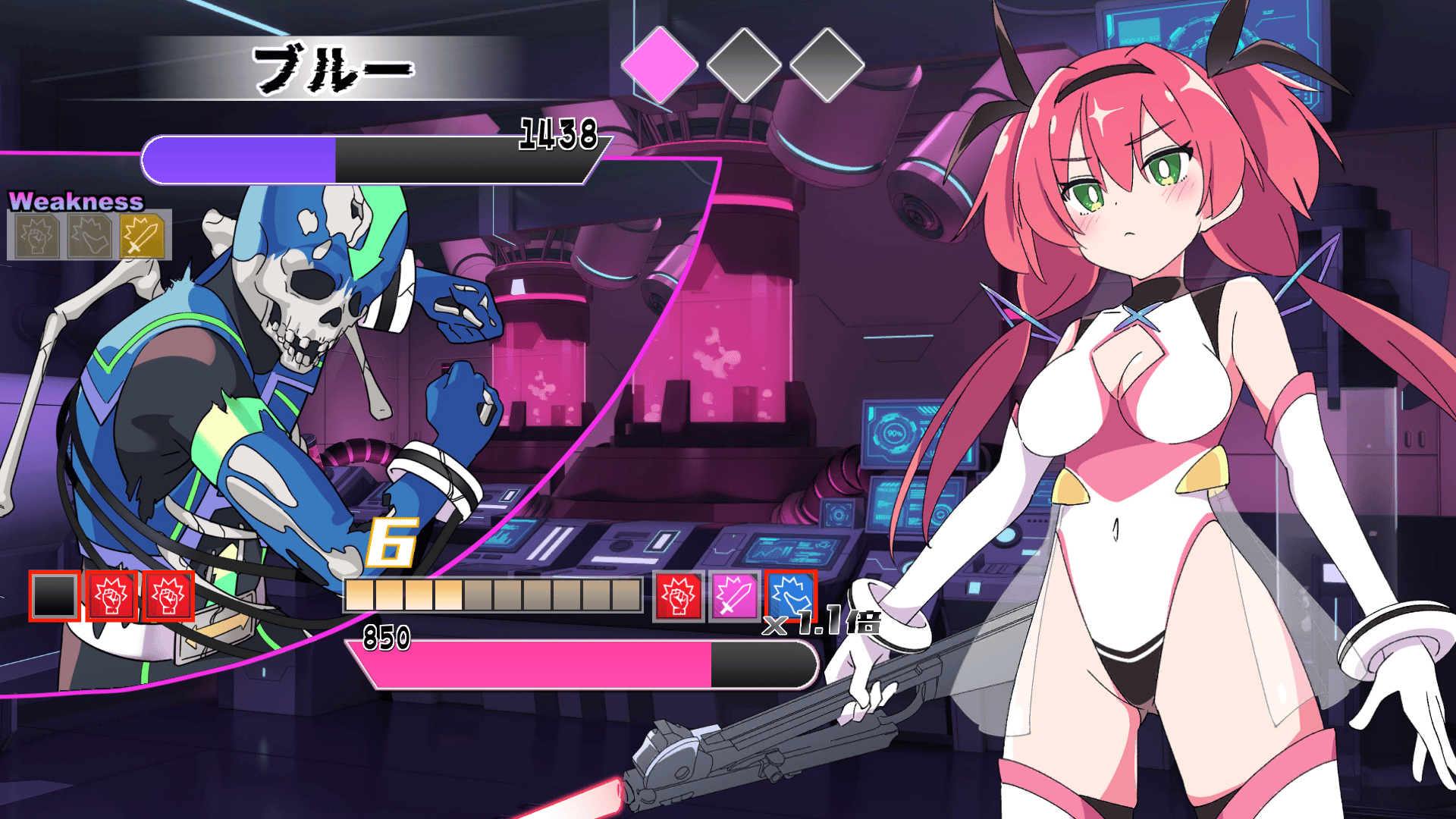Click the greyed-out kick Weakness icon
Viewport: 1456px width, 819px height.
pos(89,235)
